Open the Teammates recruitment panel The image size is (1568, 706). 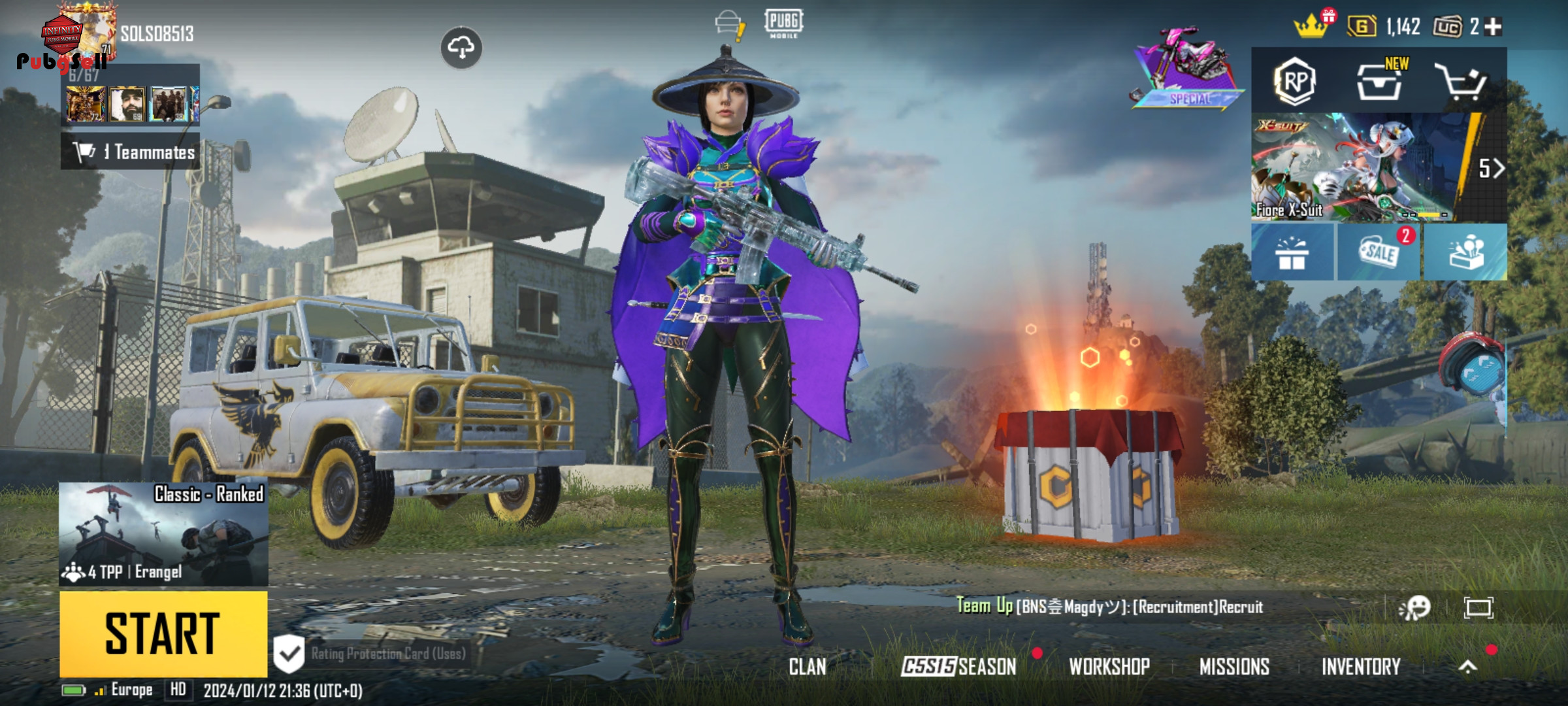tap(131, 152)
